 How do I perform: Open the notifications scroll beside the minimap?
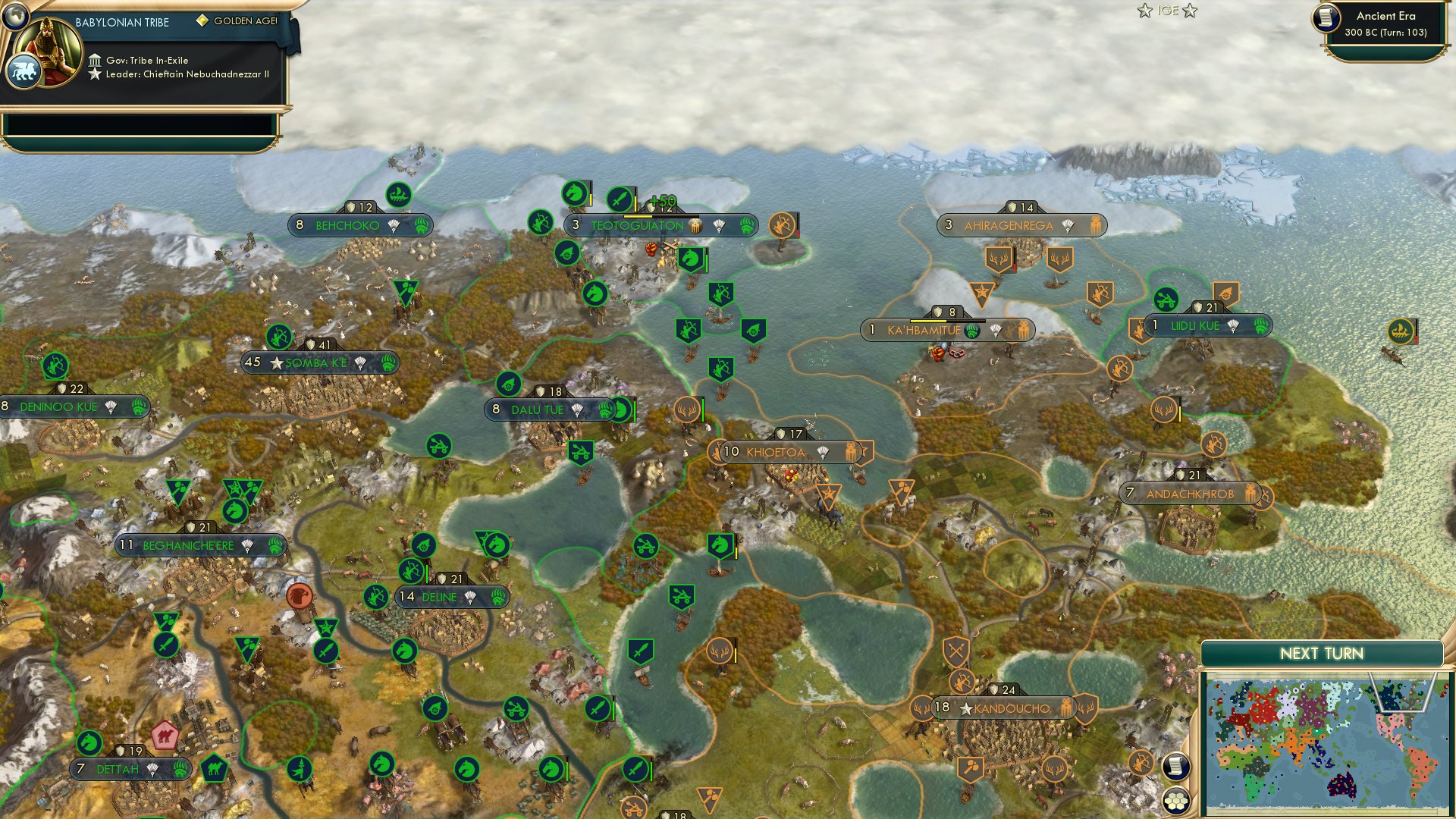click(x=1175, y=767)
